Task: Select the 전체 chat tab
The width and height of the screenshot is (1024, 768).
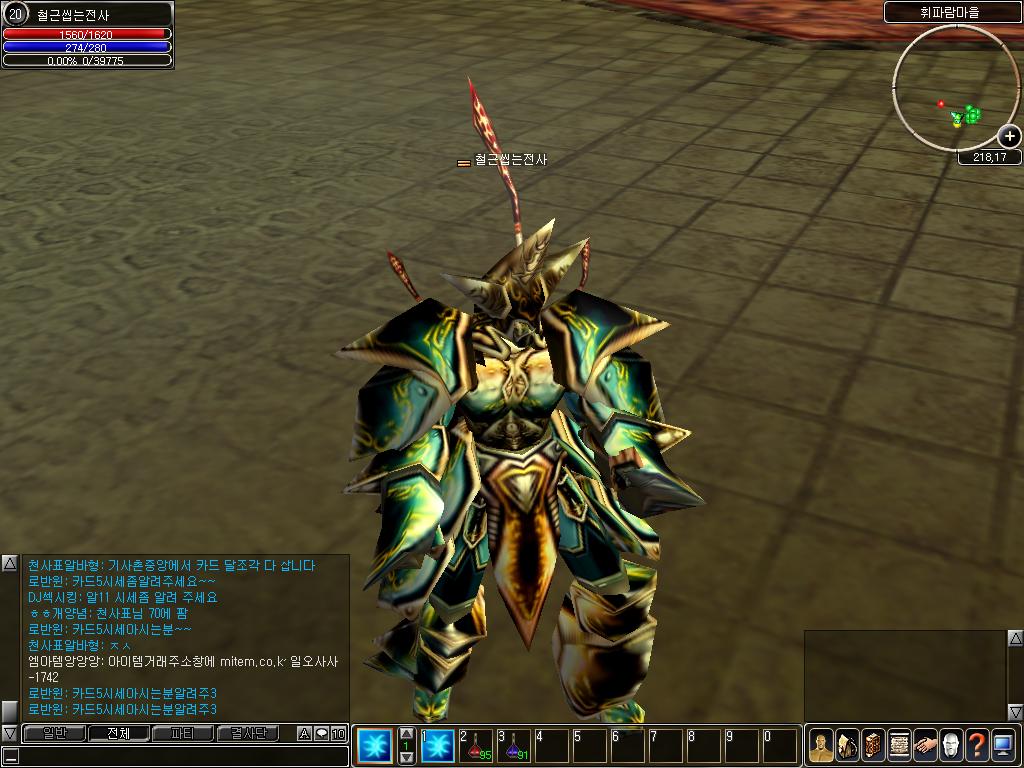Action: (x=118, y=733)
